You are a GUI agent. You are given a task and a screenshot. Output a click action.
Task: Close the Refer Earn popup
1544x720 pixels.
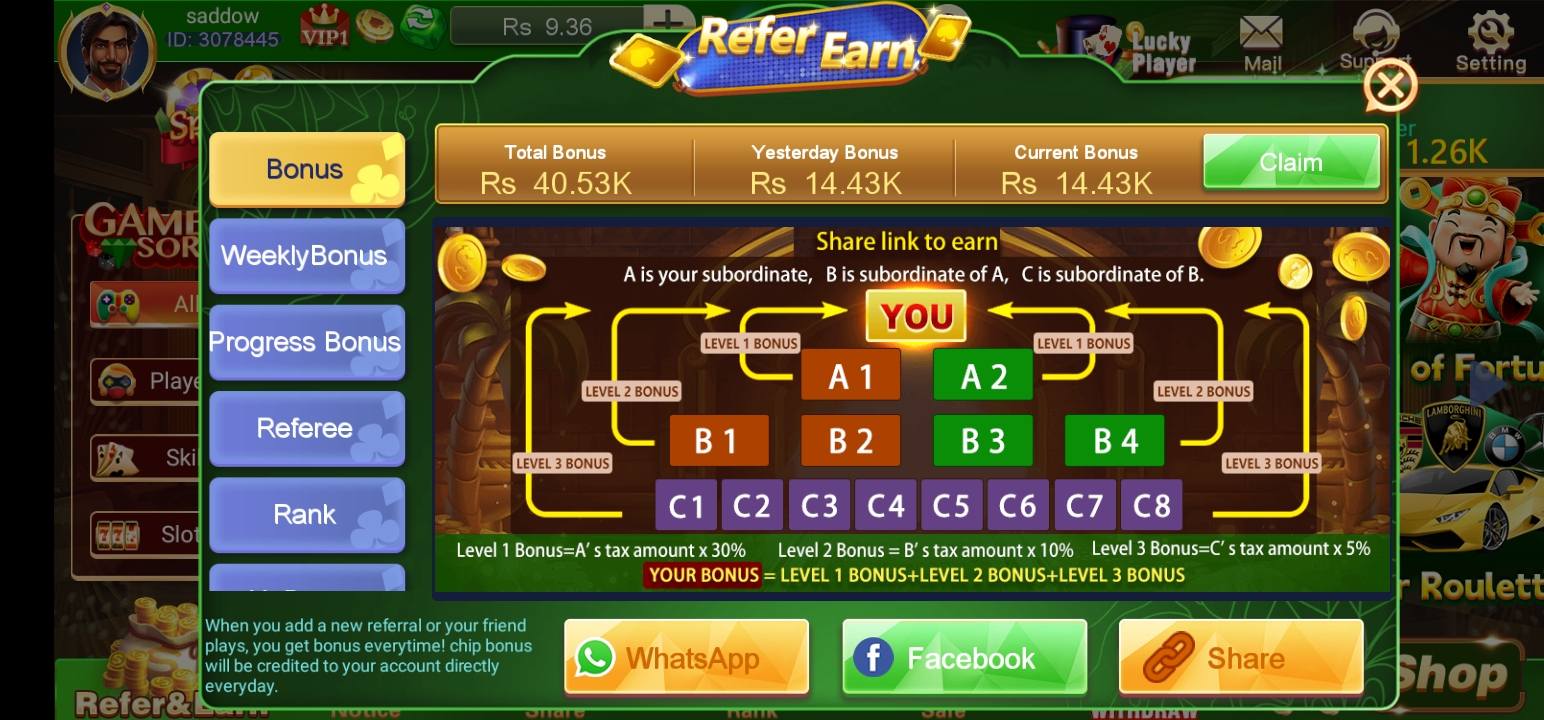(1390, 86)
